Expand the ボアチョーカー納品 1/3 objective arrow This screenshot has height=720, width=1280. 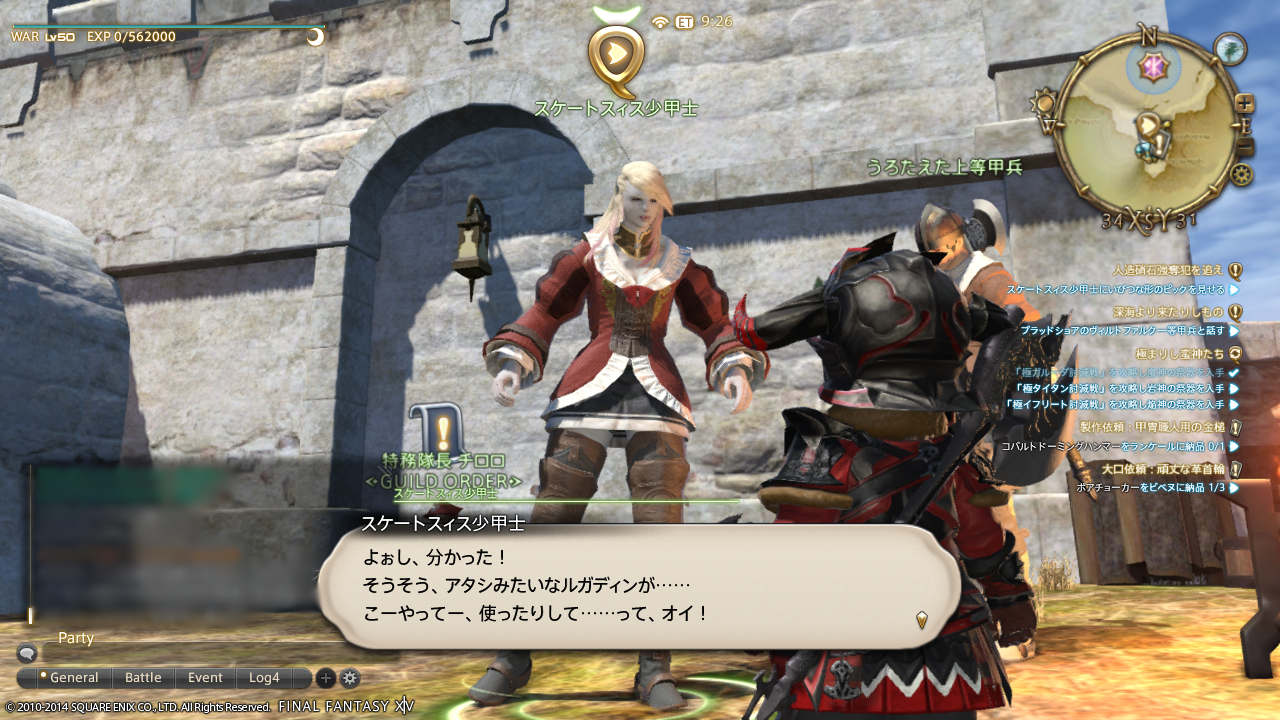coord(1232,487)
